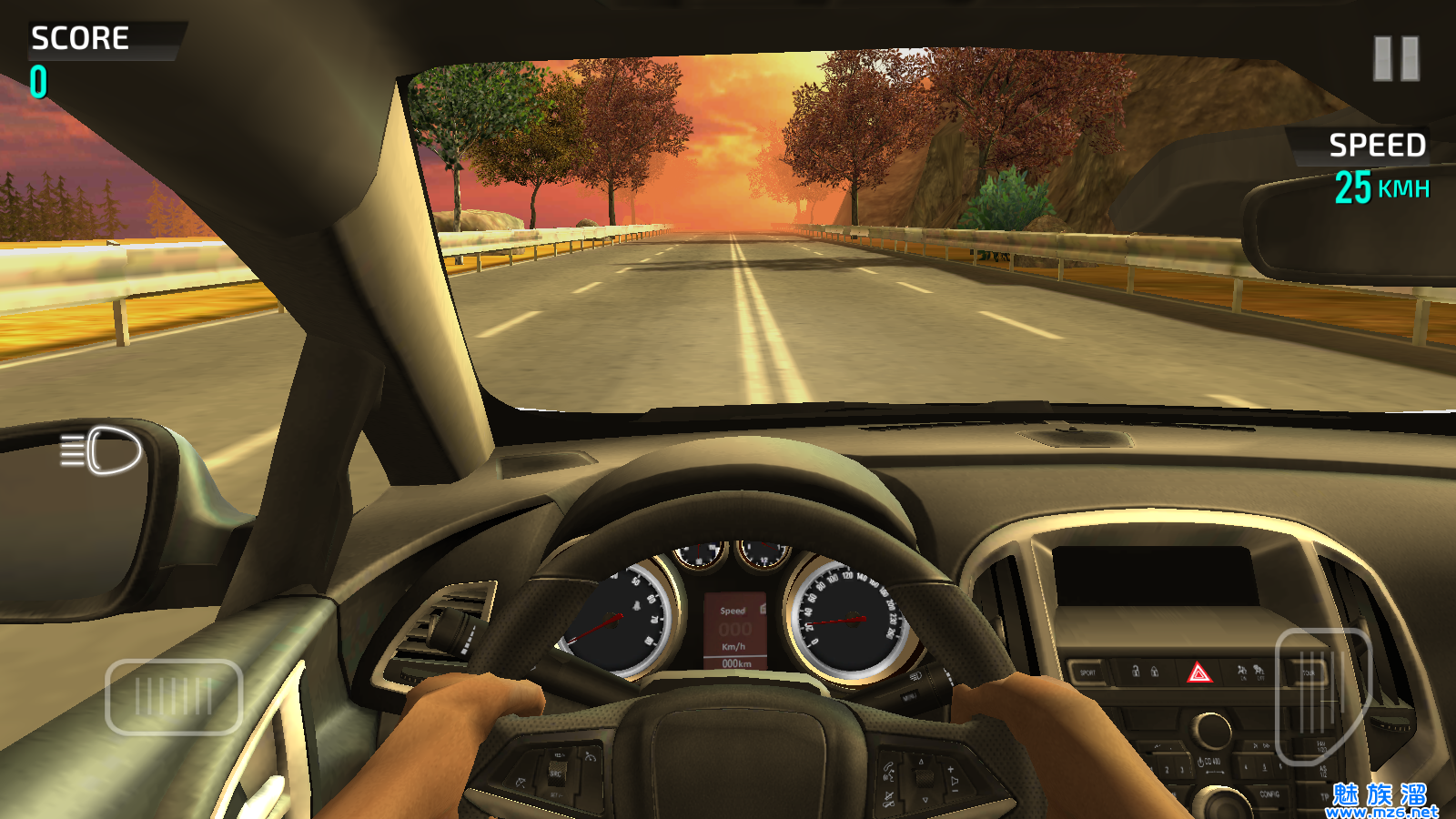Tap the brake pedal control
1456x819 pixels.
(x=174, y=697)
